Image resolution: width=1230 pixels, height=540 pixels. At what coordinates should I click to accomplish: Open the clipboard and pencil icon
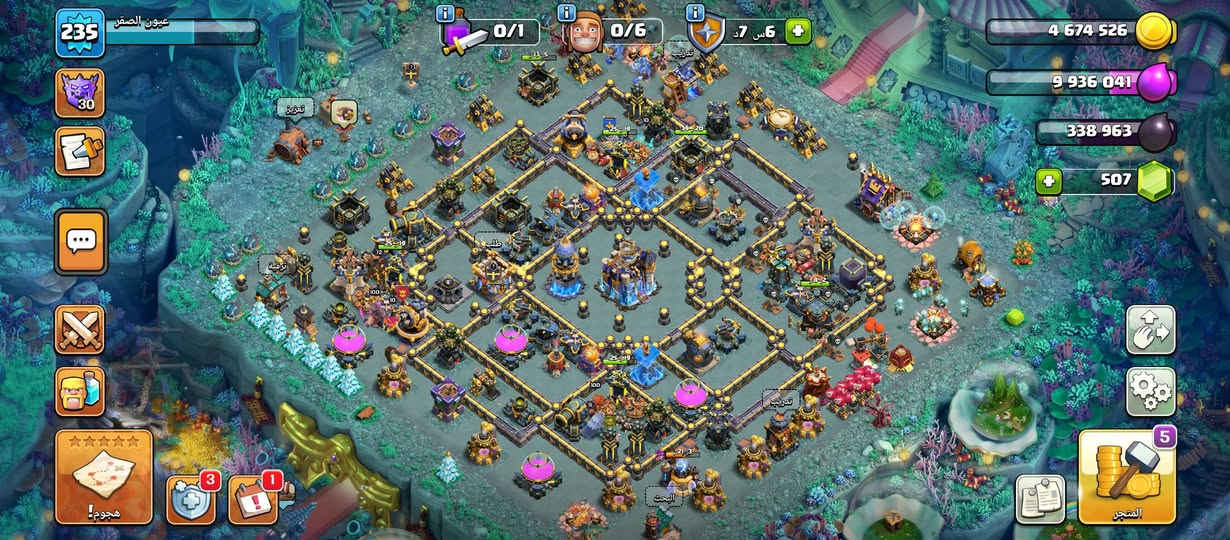79,152
